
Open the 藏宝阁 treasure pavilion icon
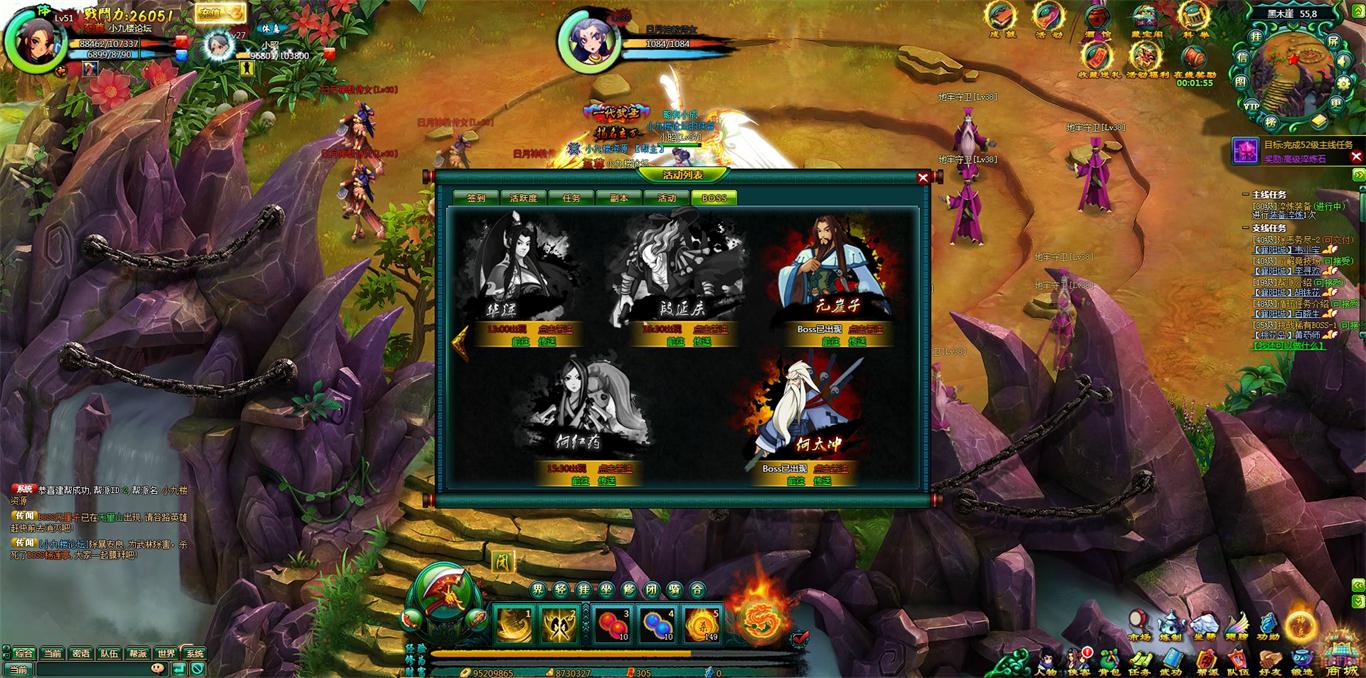pos(1146,18)
